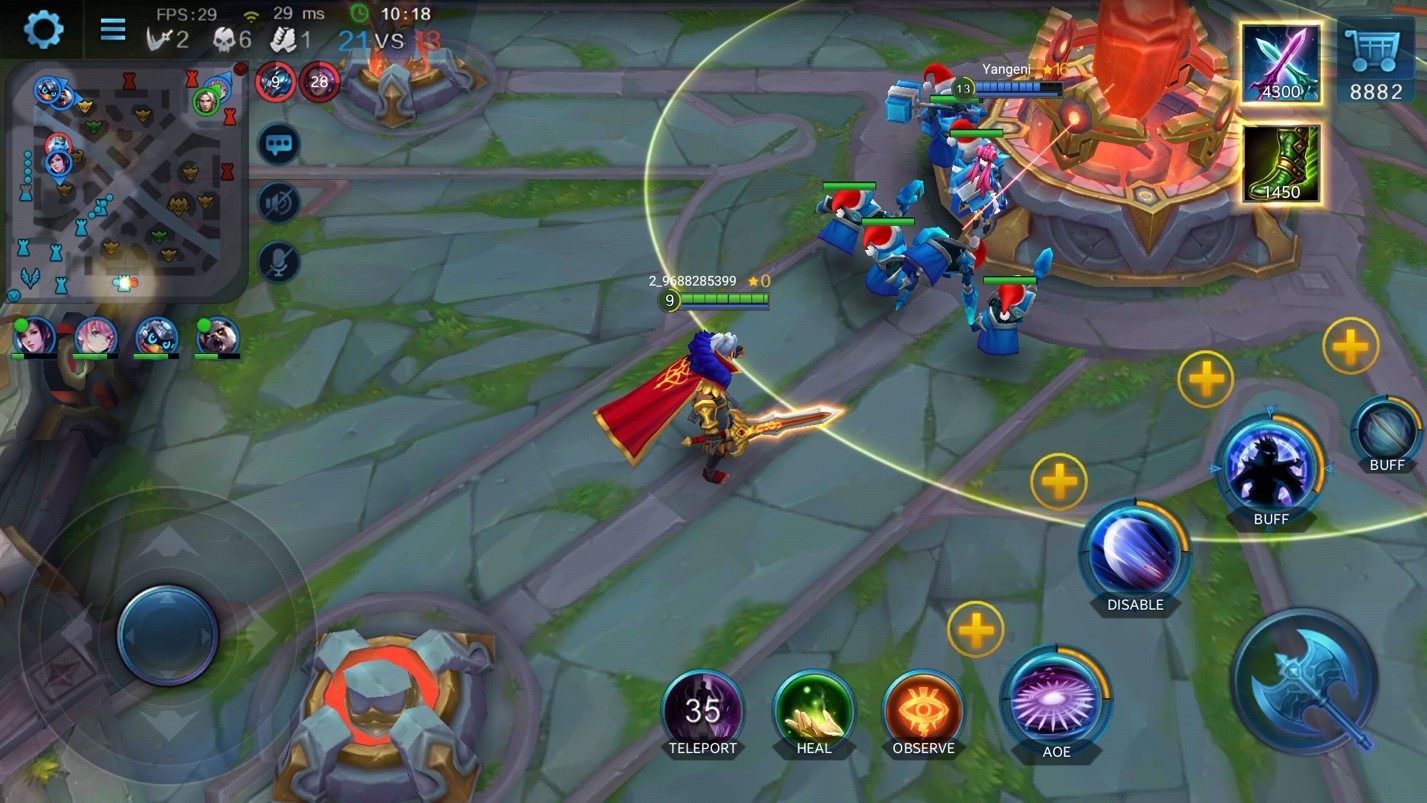Open the three-line scoreboard menu

(113, 29)
